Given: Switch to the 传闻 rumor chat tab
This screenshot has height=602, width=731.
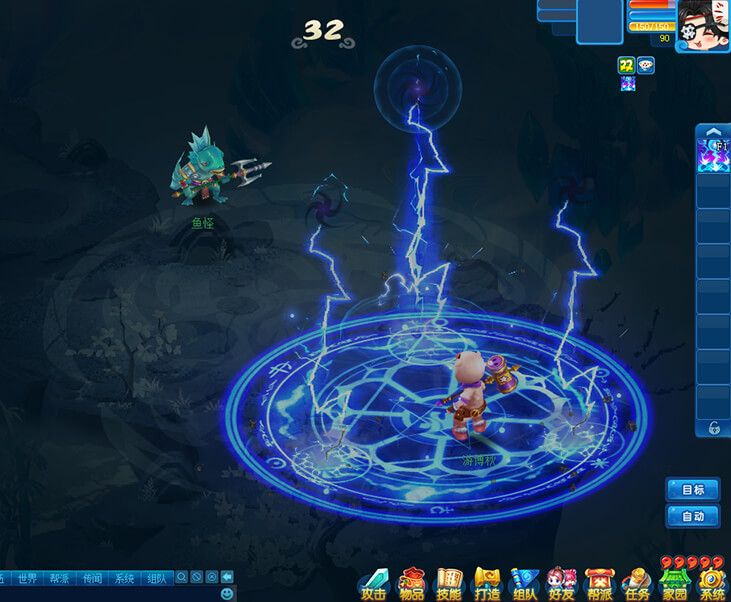Looking at the screenshot, I should pos(92,578).
